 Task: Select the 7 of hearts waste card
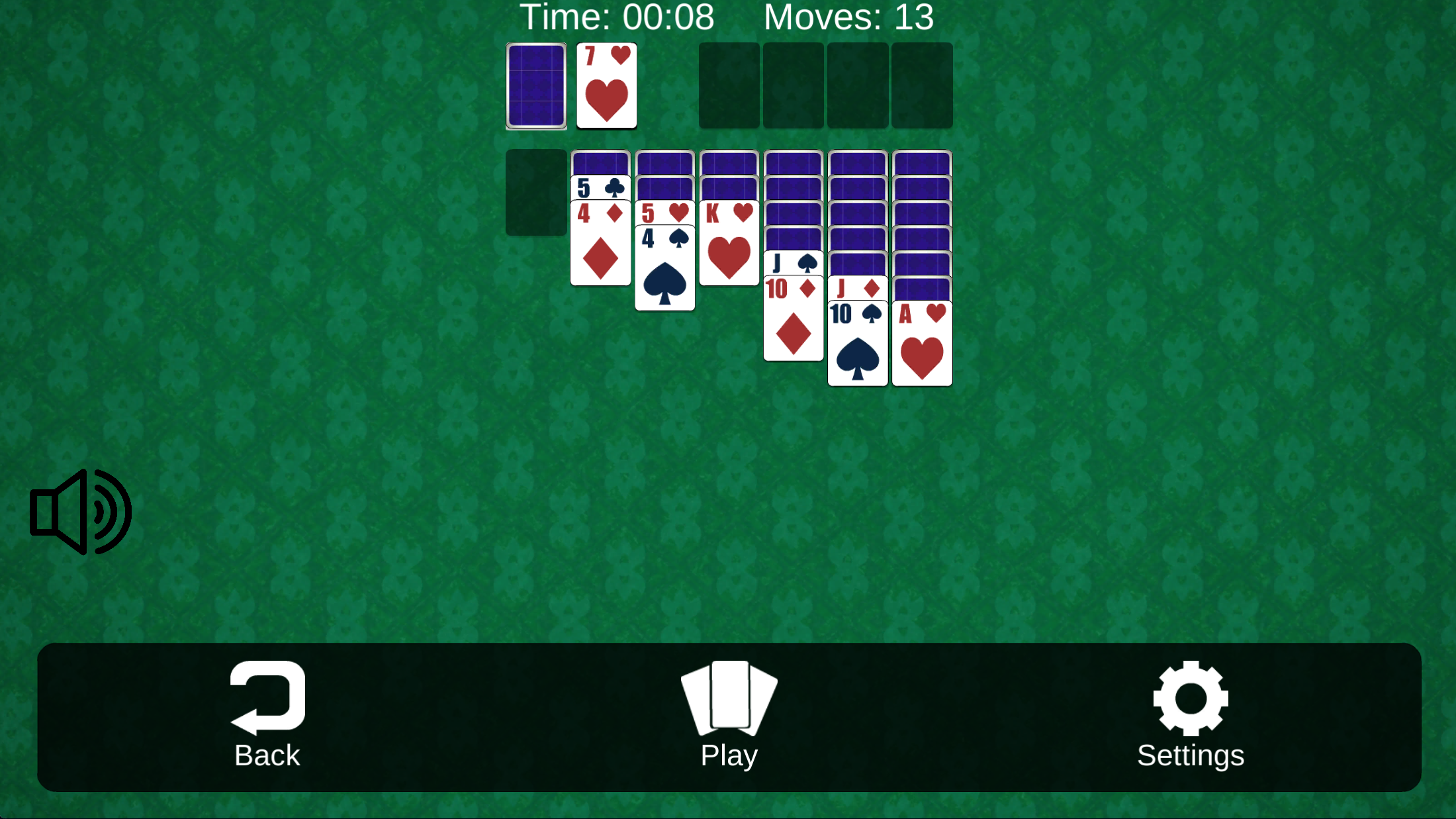point(606,85)
